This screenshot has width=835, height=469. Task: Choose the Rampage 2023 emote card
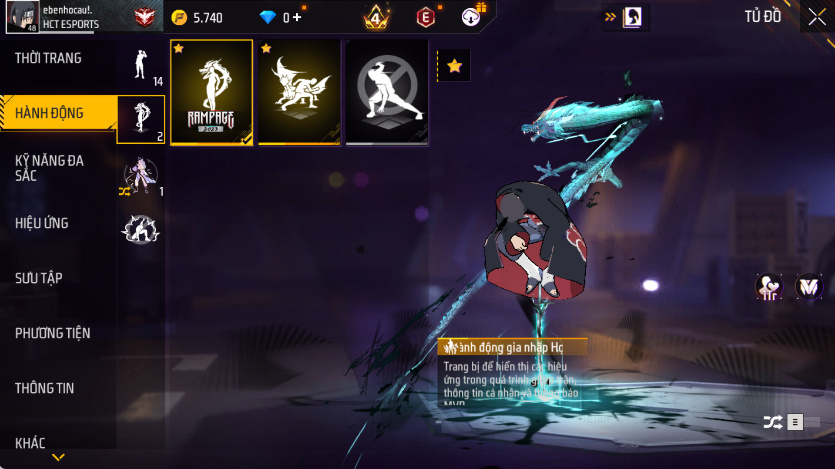coord(211,92)
